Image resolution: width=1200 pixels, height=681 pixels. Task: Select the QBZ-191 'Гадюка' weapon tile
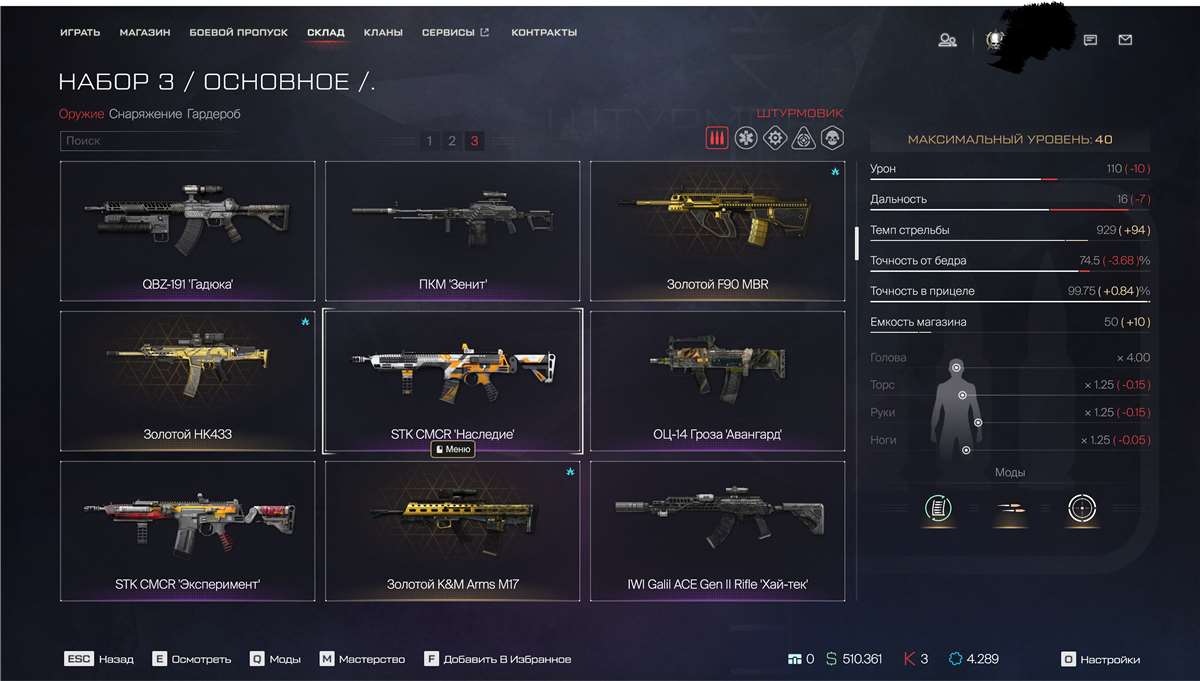[x=188, y=230]
